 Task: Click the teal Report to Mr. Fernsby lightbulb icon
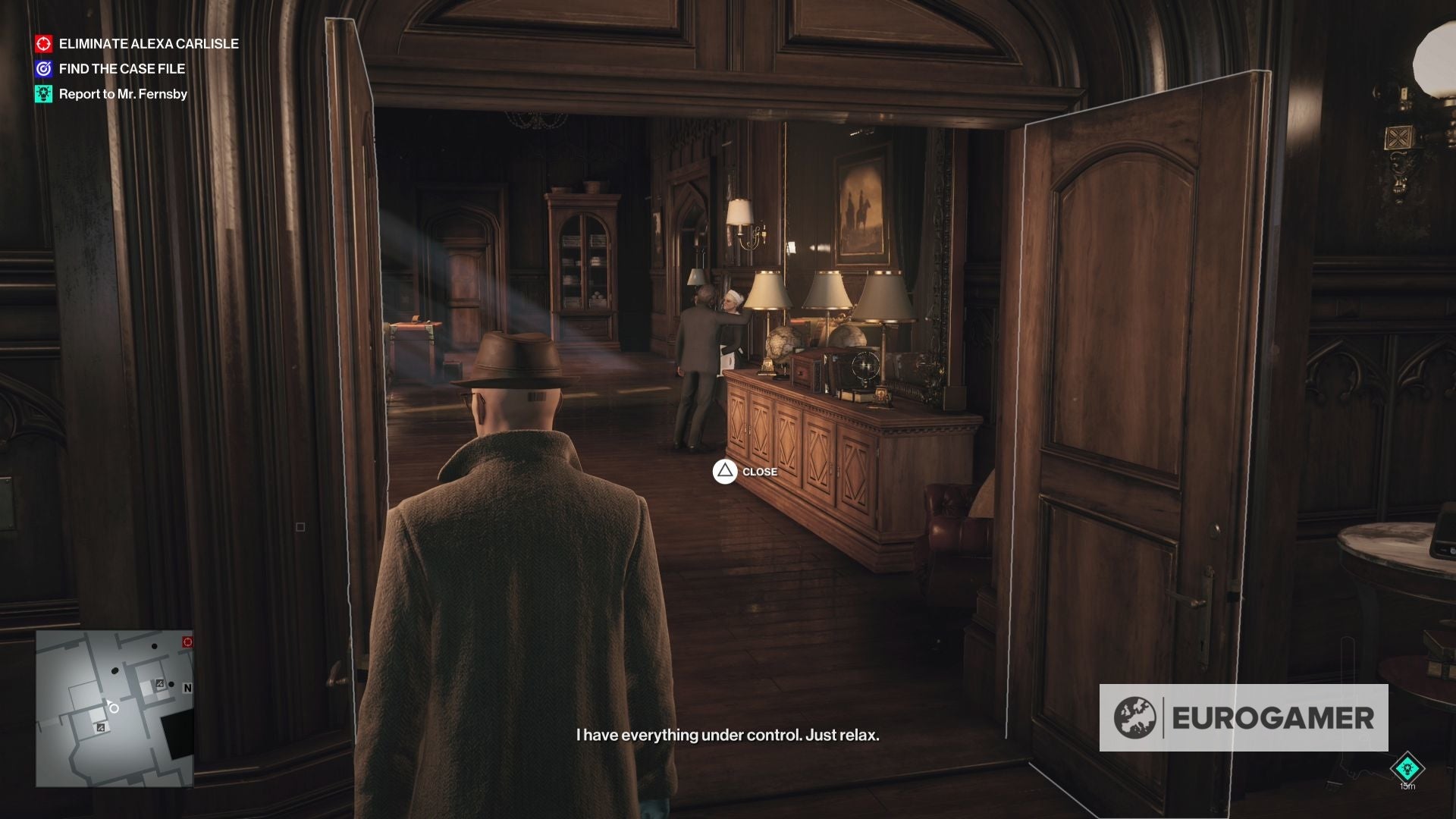[x=43, y=94]
